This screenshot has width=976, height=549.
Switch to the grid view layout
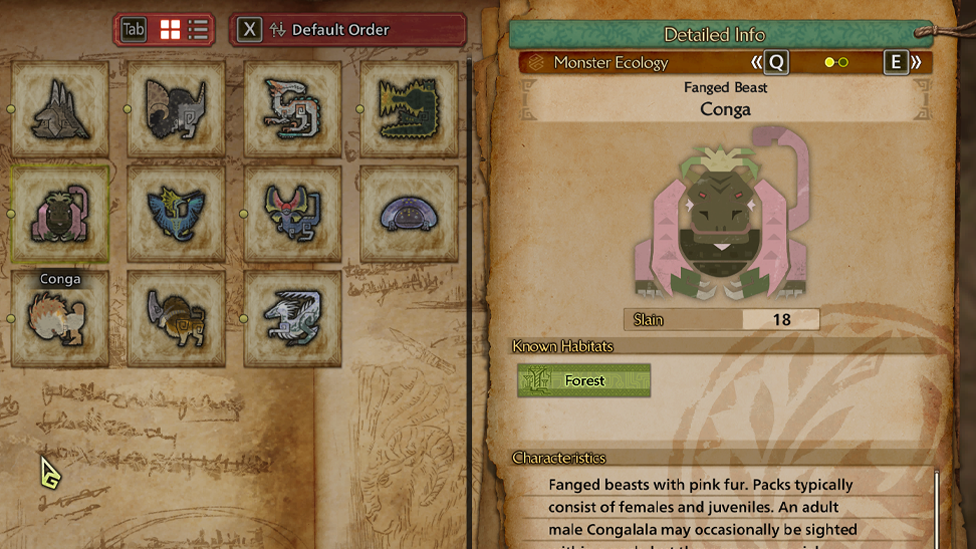point(171,30)
